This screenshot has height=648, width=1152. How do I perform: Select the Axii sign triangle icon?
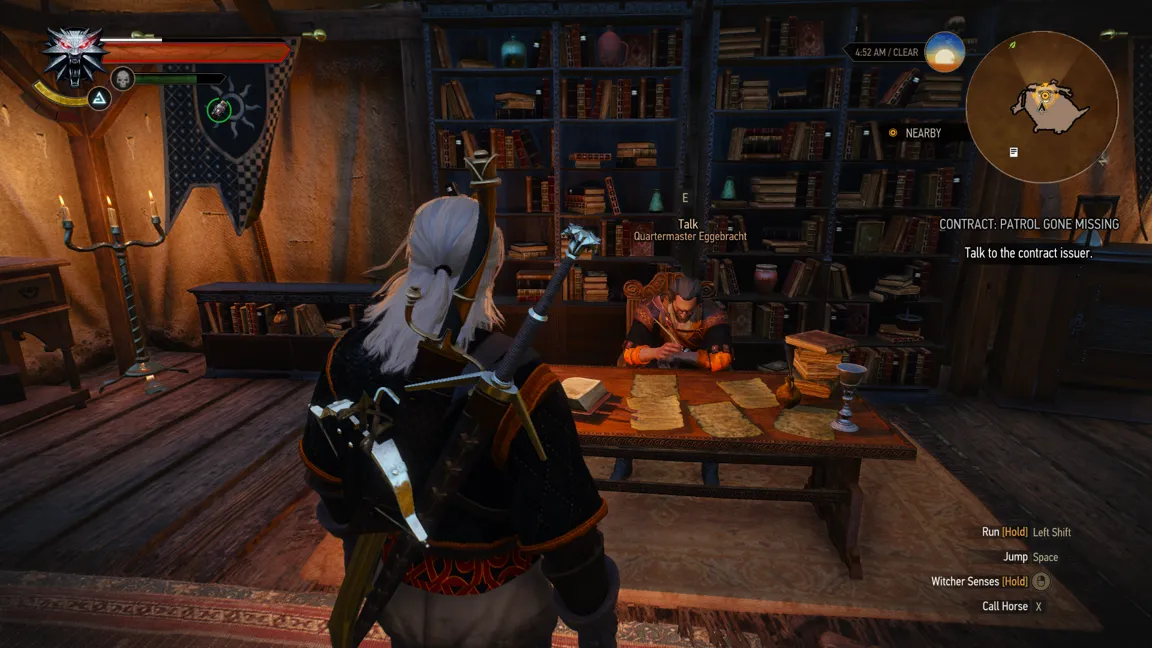[x=99, y=98]
